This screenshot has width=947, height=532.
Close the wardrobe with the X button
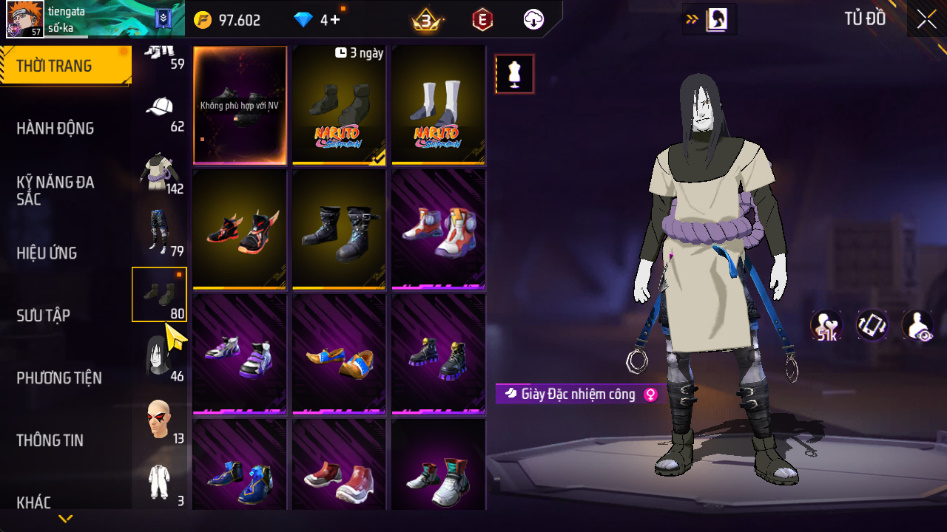coord(926,19)
